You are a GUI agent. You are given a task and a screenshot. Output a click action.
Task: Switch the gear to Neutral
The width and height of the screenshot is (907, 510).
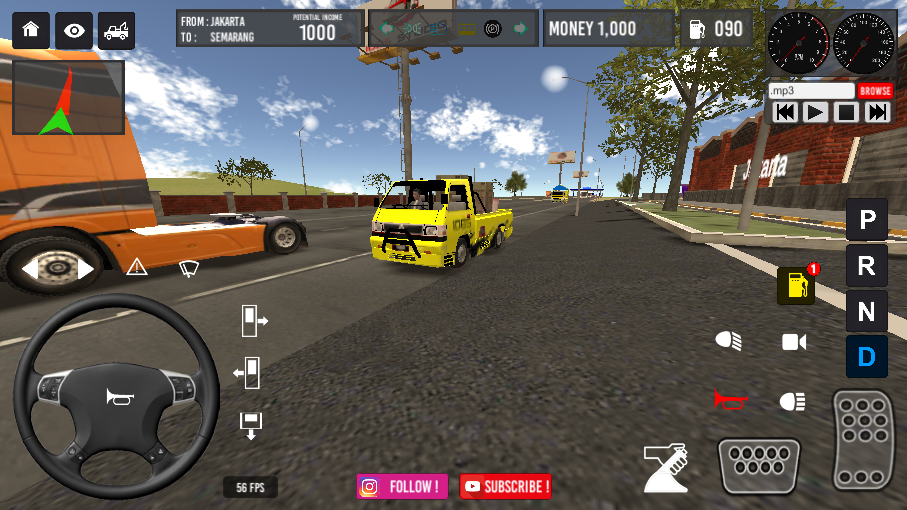point(866,311)
